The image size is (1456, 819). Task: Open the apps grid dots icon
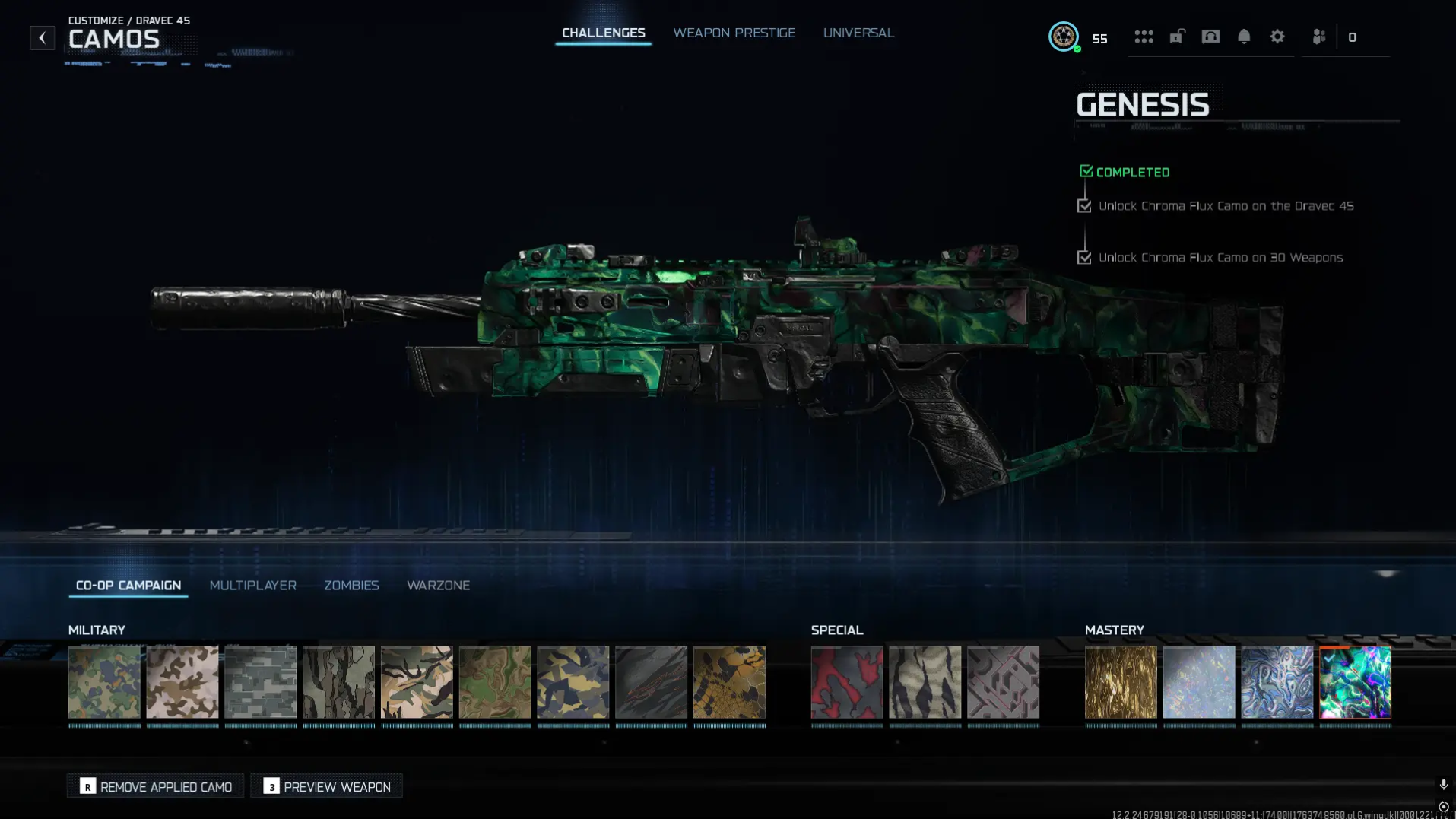pyautogui.click(x=1144, y=37)
